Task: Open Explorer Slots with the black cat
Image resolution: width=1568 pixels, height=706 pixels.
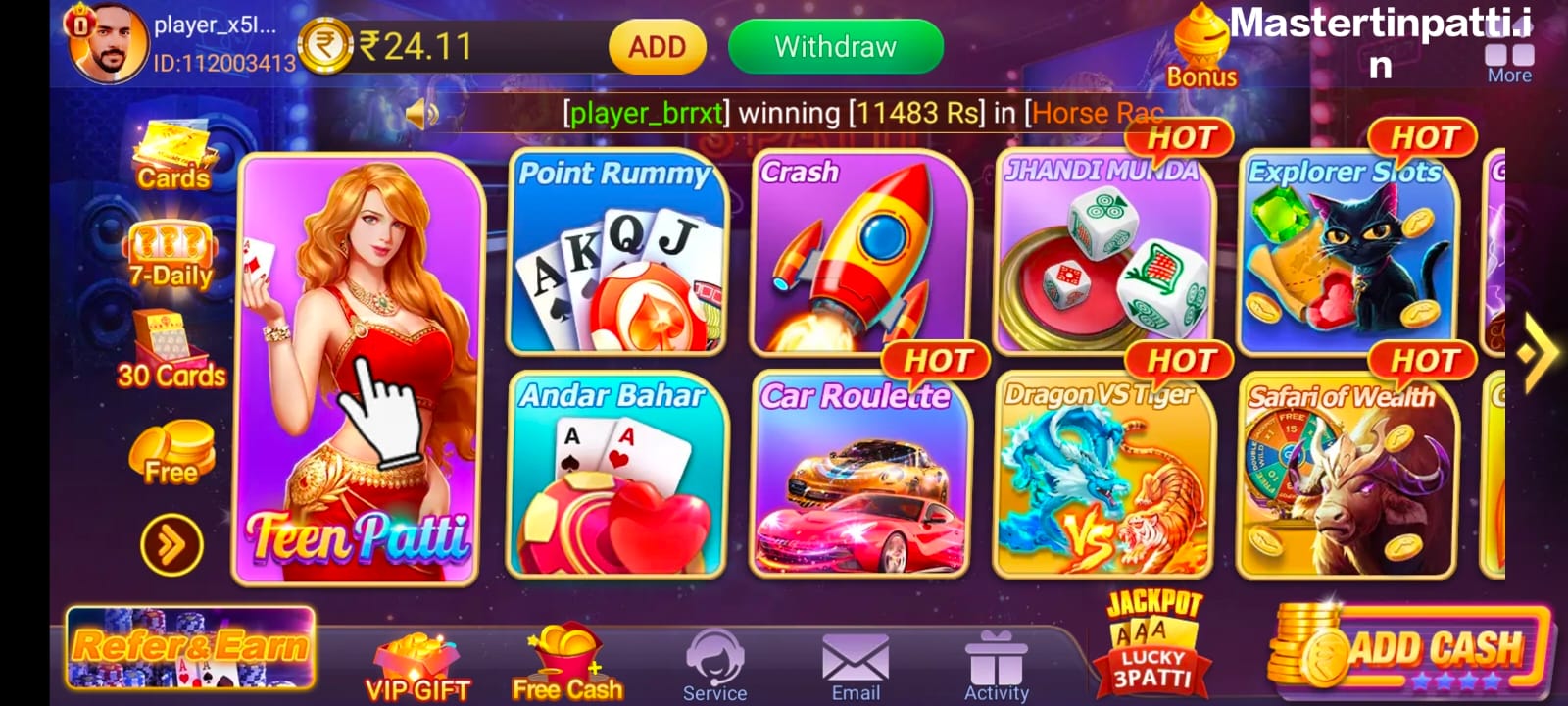Action: [x=1347, y=253]
